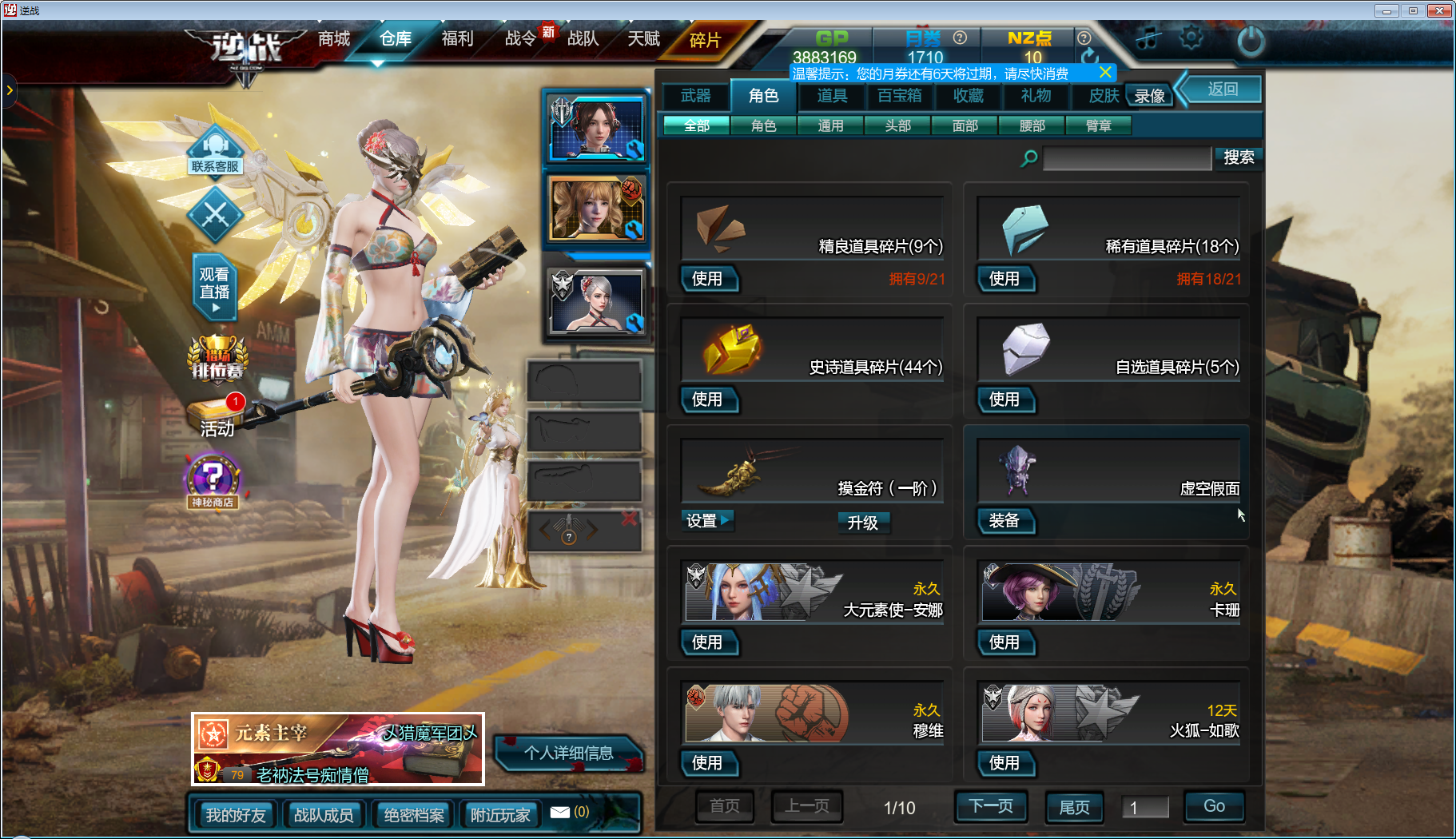Click the 搜索 search button
The width and height of the screenshot is (1456, 839).
(x=1238, y=157)
